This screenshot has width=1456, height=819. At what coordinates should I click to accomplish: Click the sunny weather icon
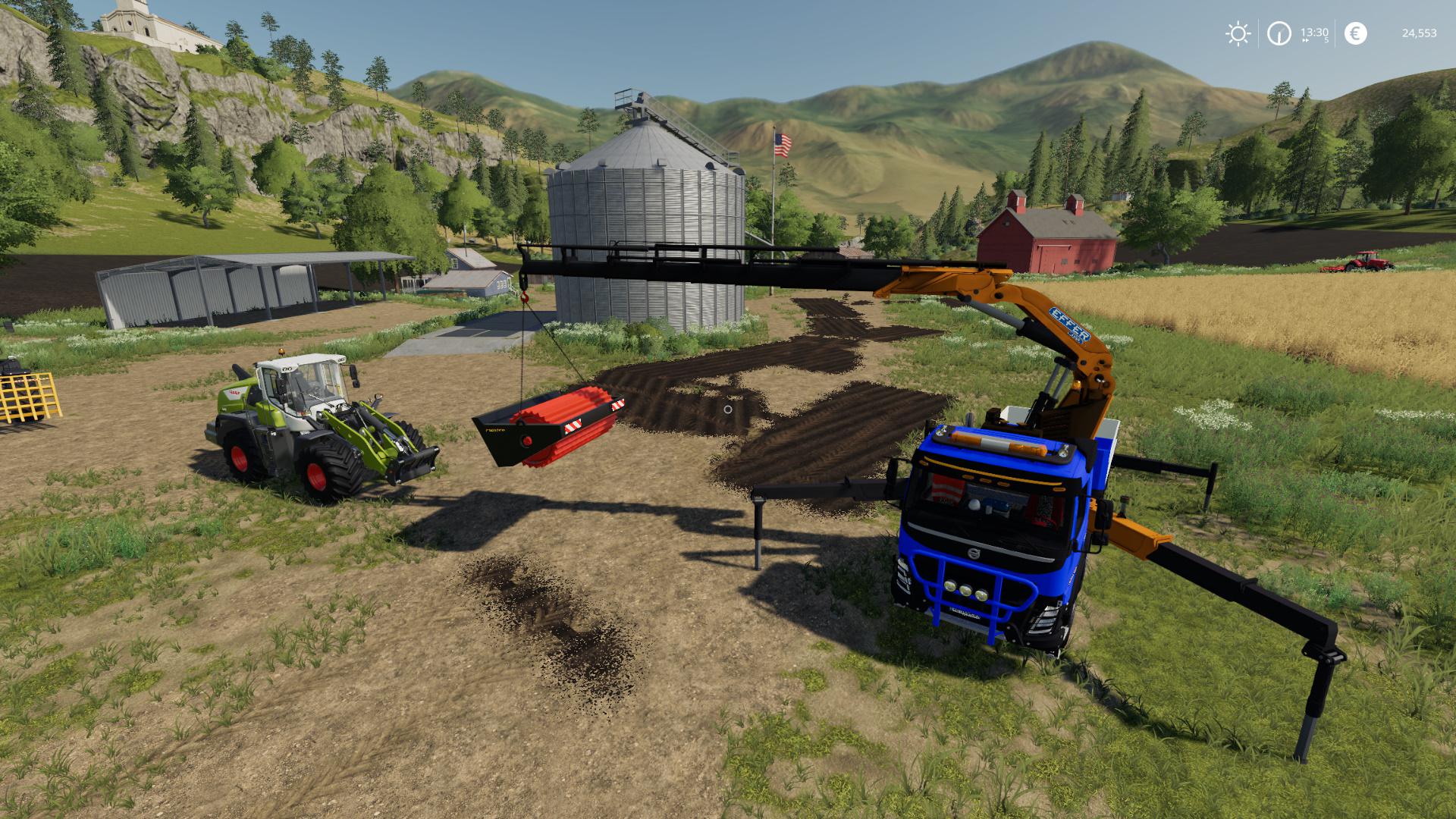[x=1238, y=33]
